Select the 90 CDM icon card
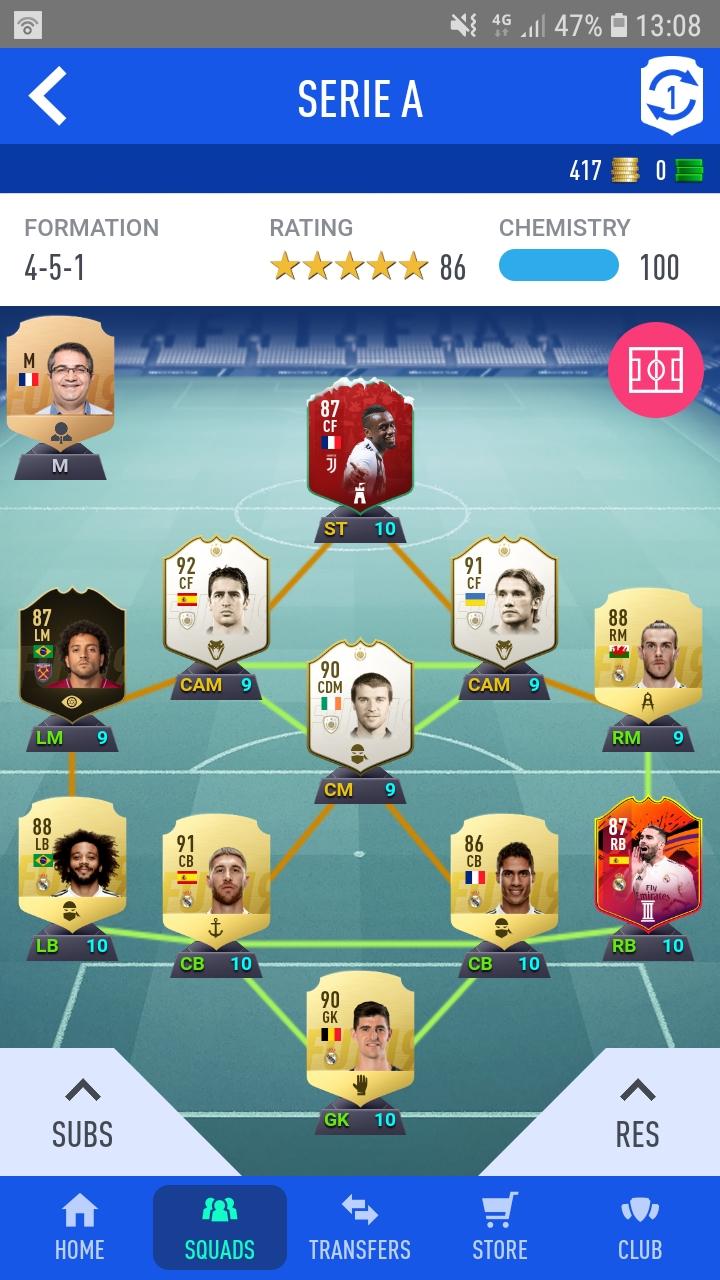The width and height of the screenshot is (720, 1280). click(360, 707)
